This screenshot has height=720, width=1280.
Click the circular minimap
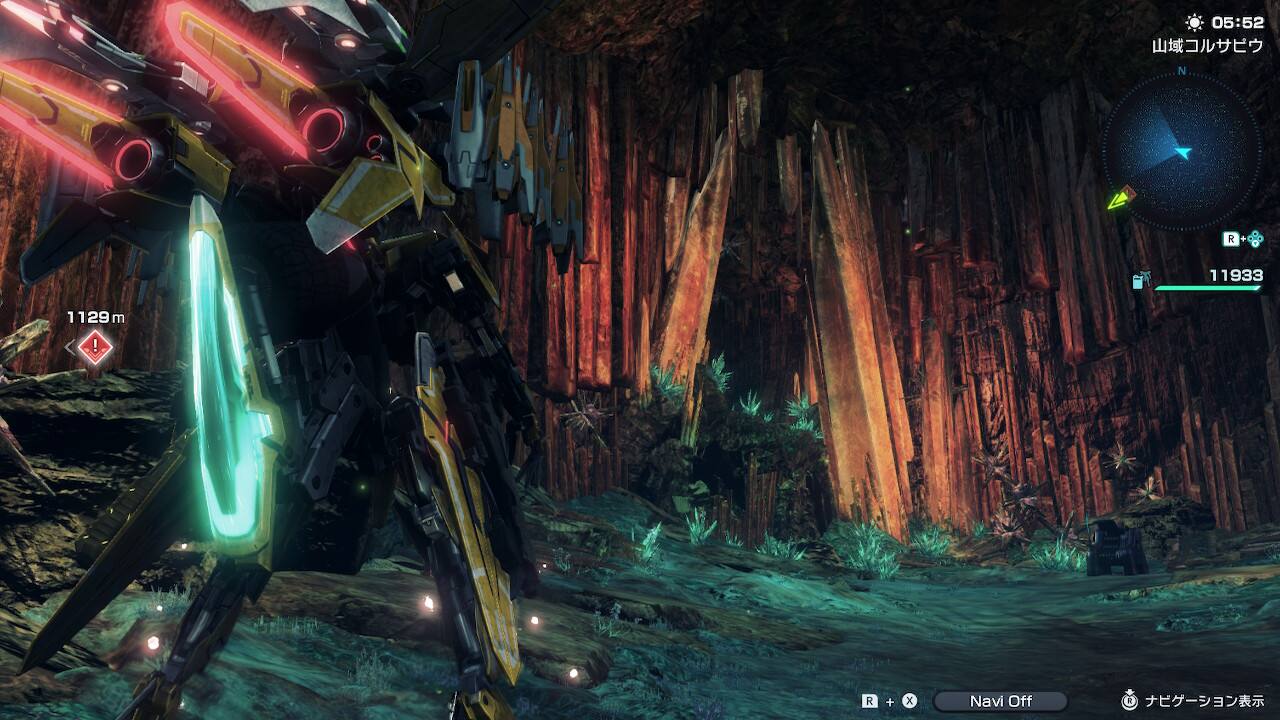pos(1181,152)
